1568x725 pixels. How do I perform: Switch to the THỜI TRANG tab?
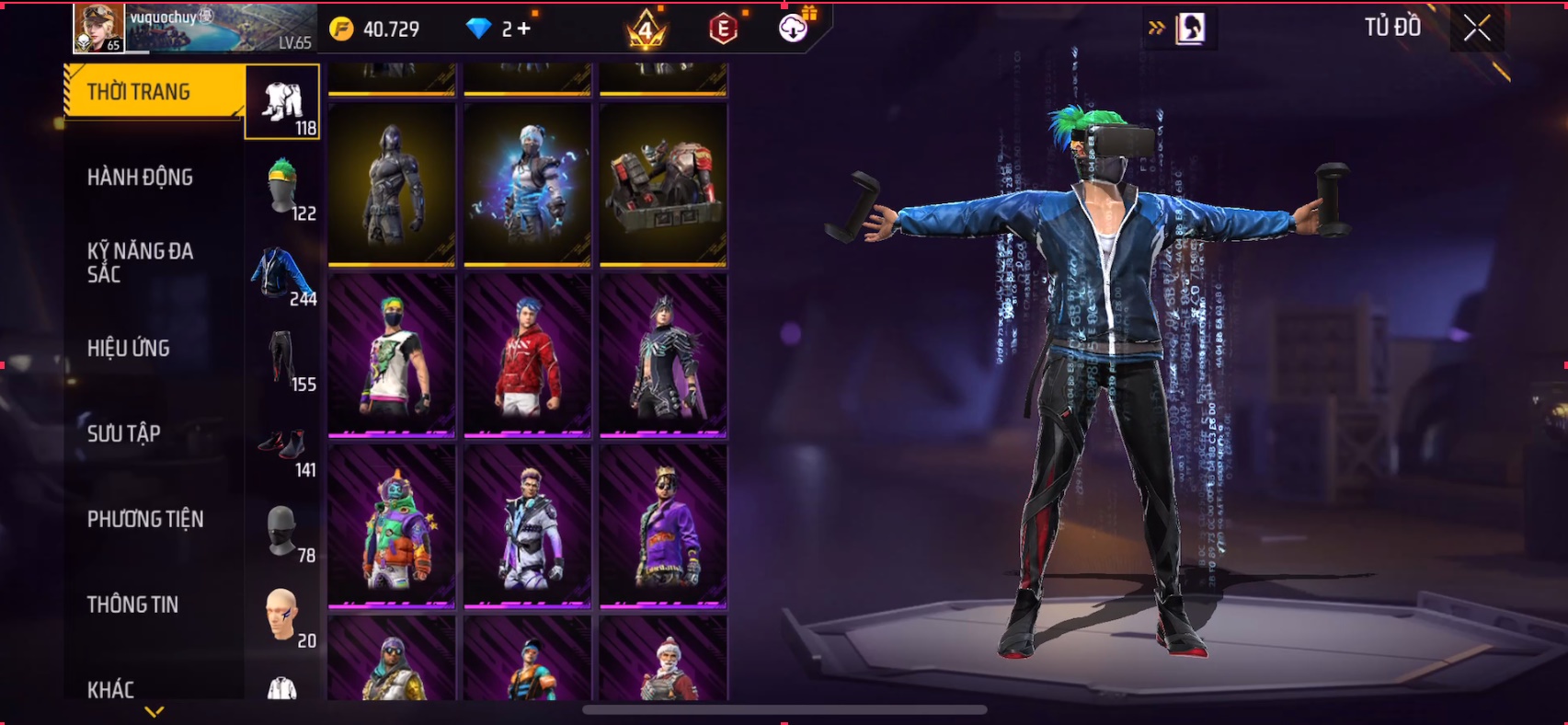[140, 92]
